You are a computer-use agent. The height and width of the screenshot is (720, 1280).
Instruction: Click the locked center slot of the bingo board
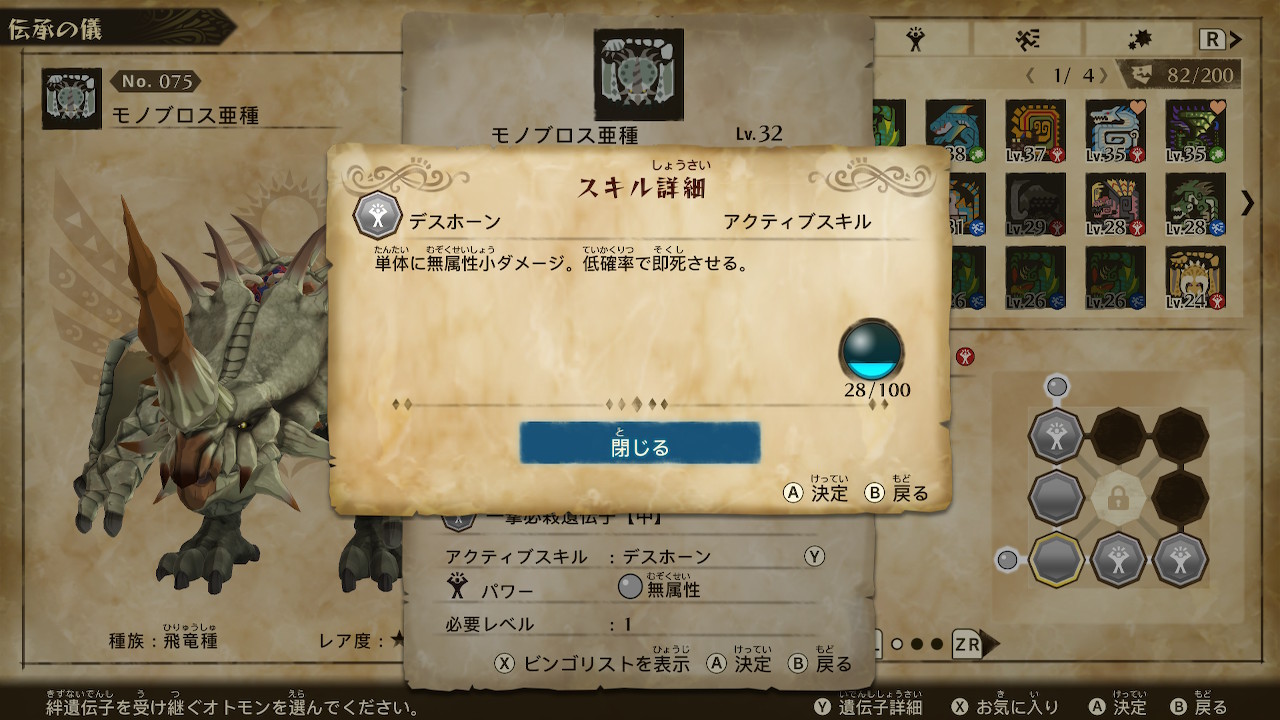1117,498
